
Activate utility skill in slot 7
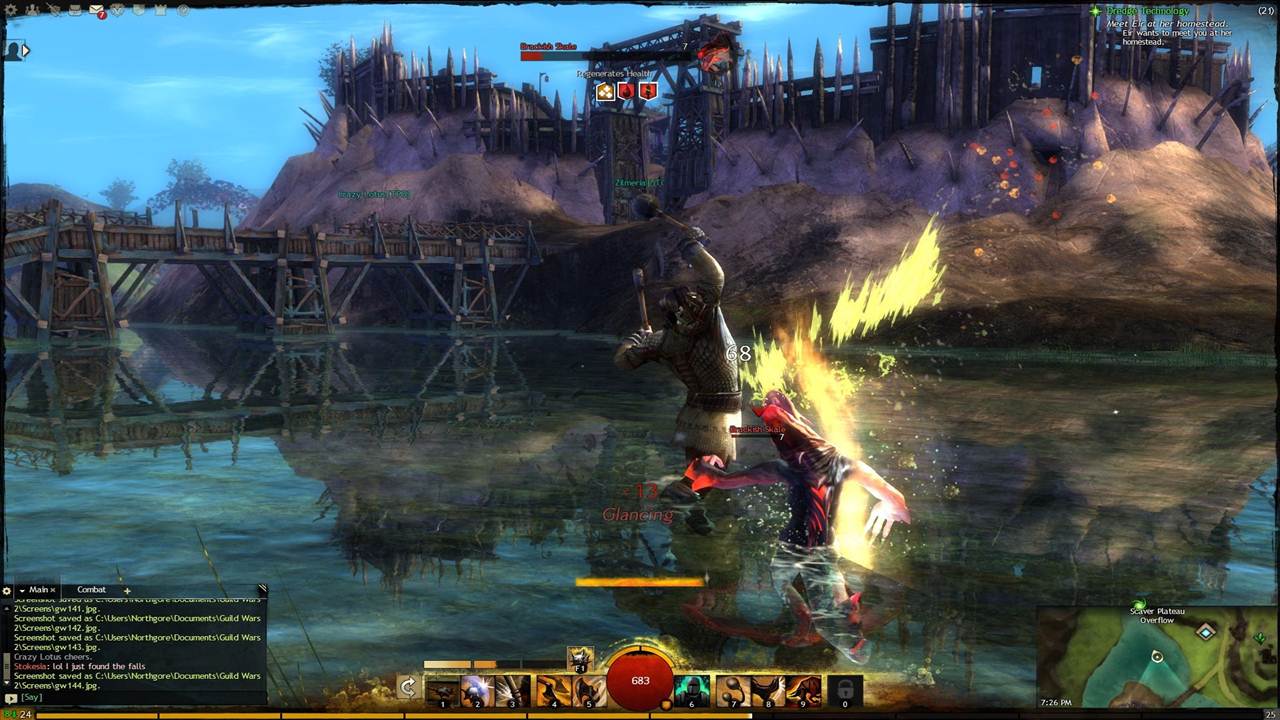coord(732,690)
